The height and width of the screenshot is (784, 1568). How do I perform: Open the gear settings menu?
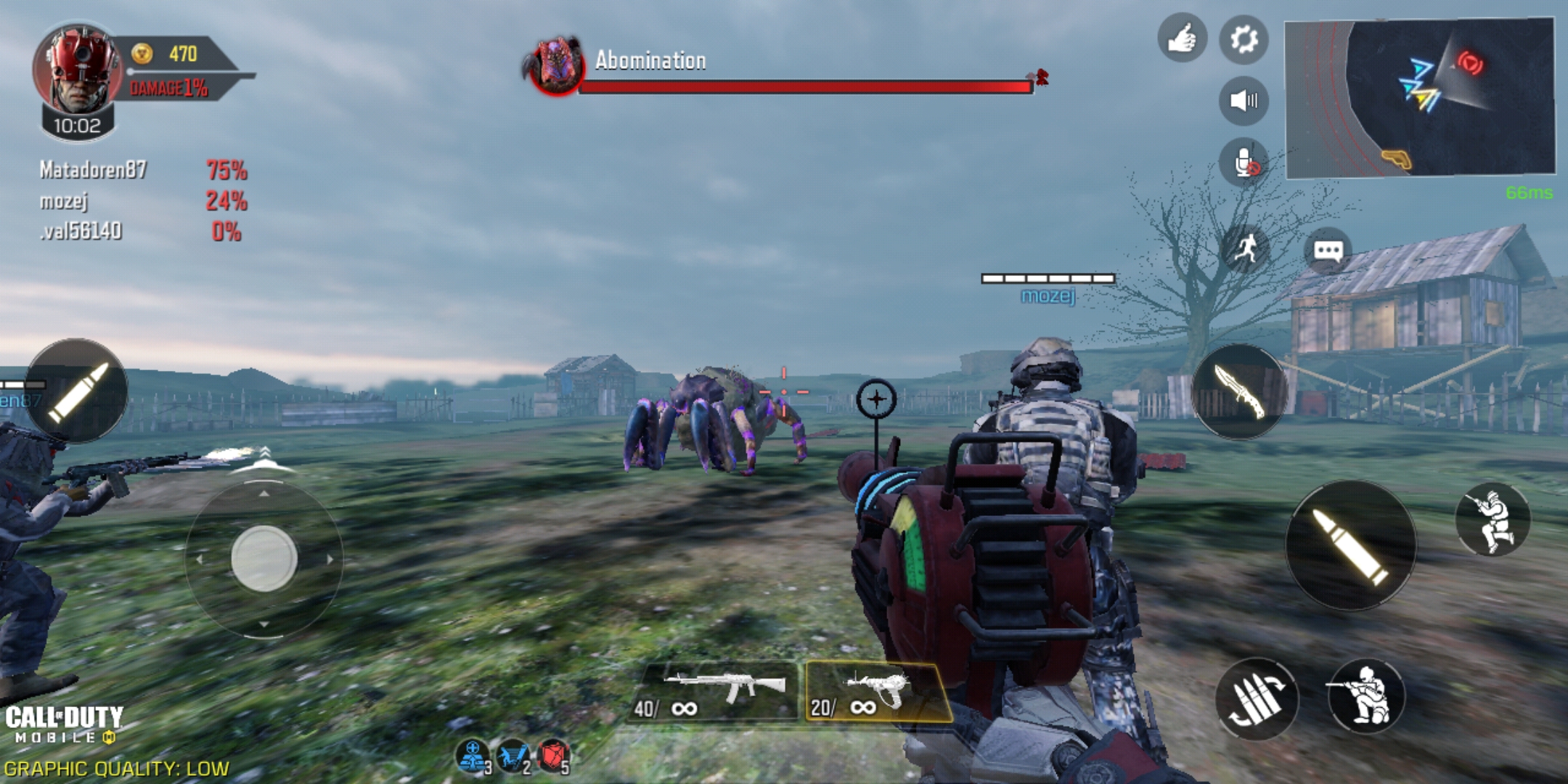[x=1244, y=39]
